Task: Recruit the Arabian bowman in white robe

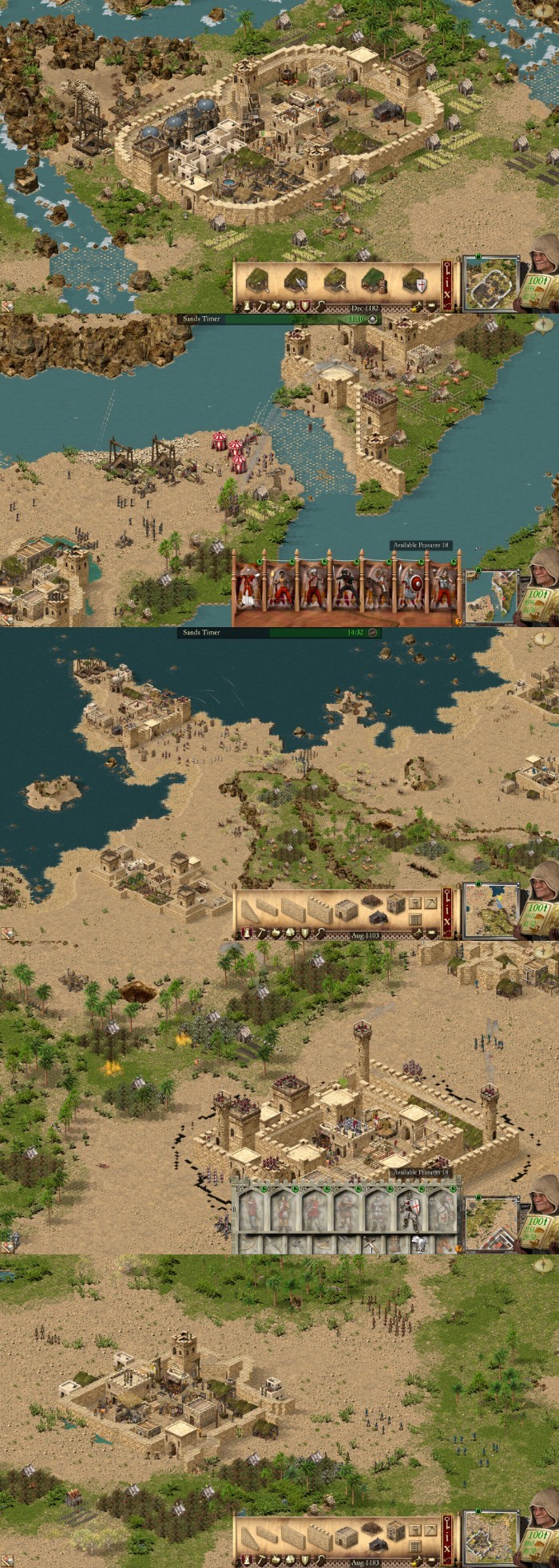Action: tap(248, 588)
